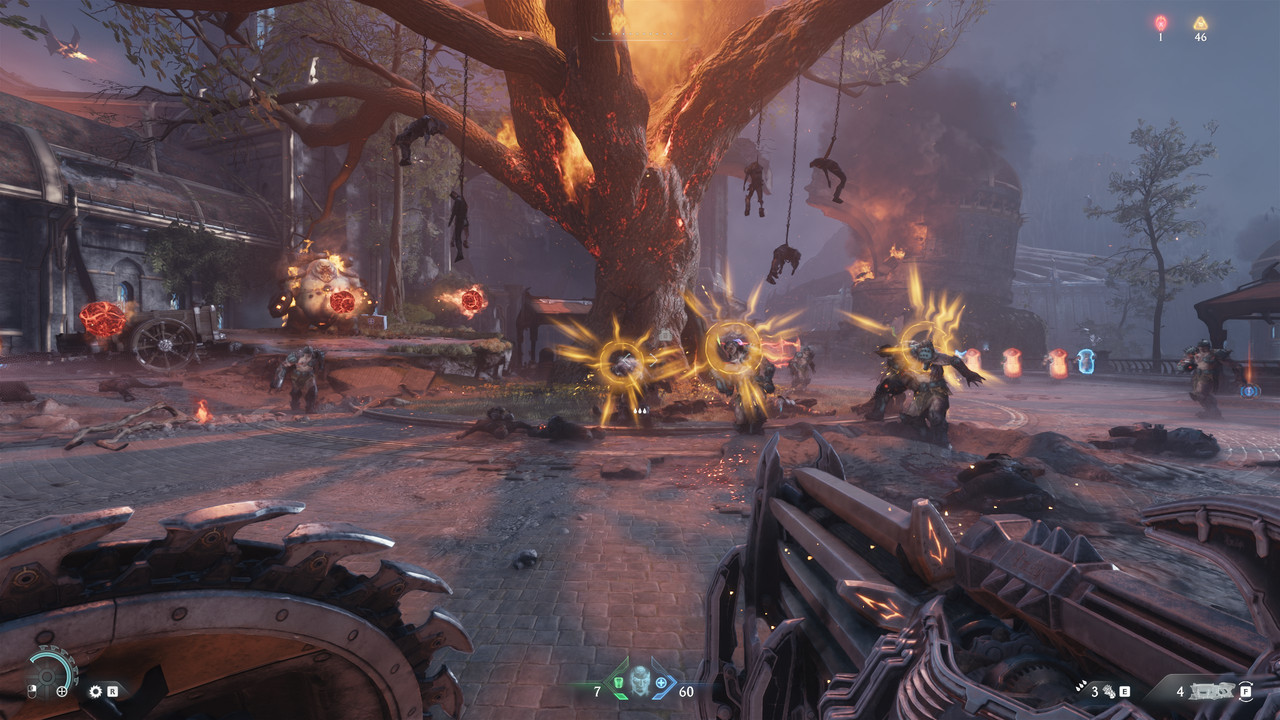Select the melee gauntlet icon
The height and width of the screenshot is (720, 1280).
[1108, 690]
